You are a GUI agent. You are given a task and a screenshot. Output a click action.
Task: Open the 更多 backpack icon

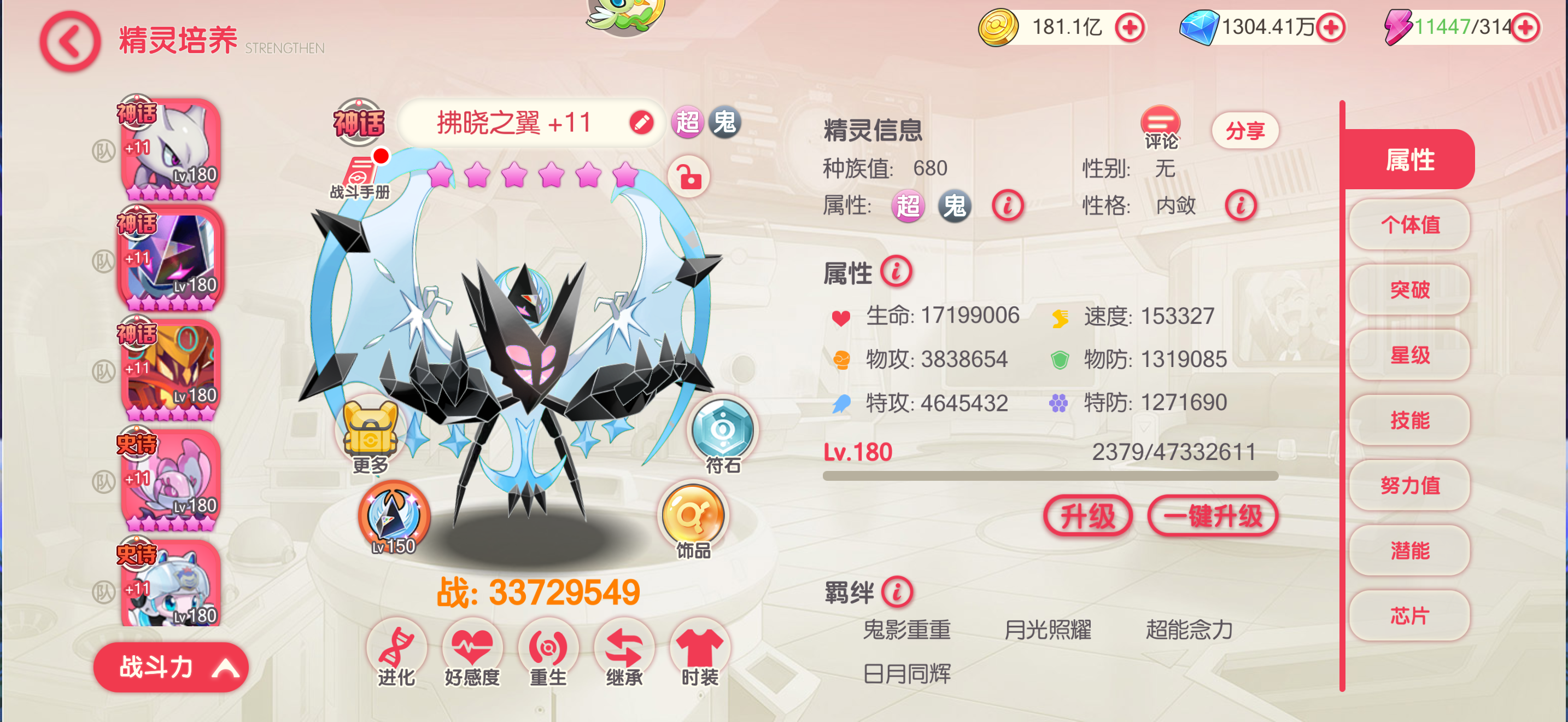pos(372,428)
